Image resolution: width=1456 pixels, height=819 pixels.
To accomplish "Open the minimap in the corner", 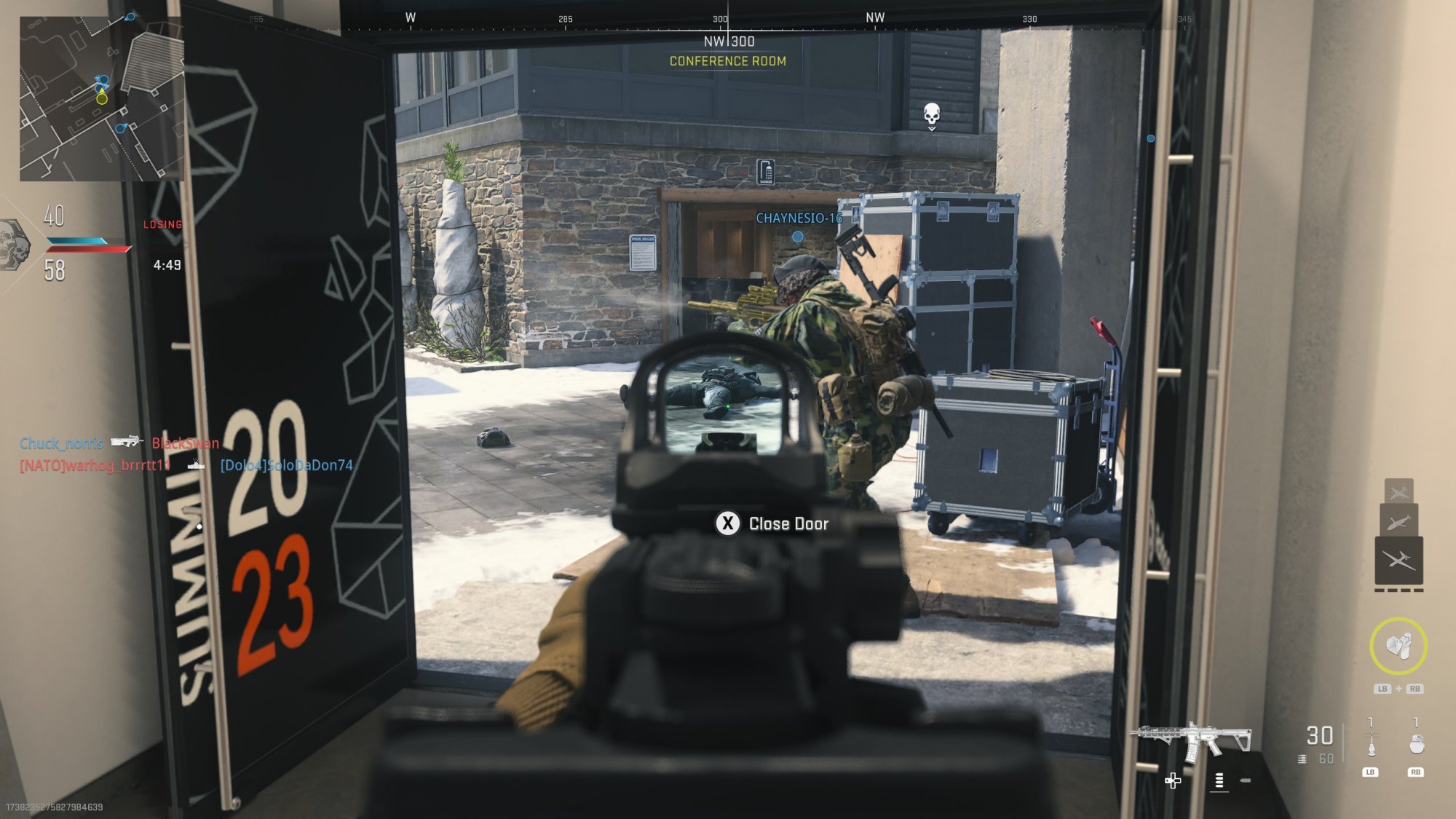I will [100, 98].
